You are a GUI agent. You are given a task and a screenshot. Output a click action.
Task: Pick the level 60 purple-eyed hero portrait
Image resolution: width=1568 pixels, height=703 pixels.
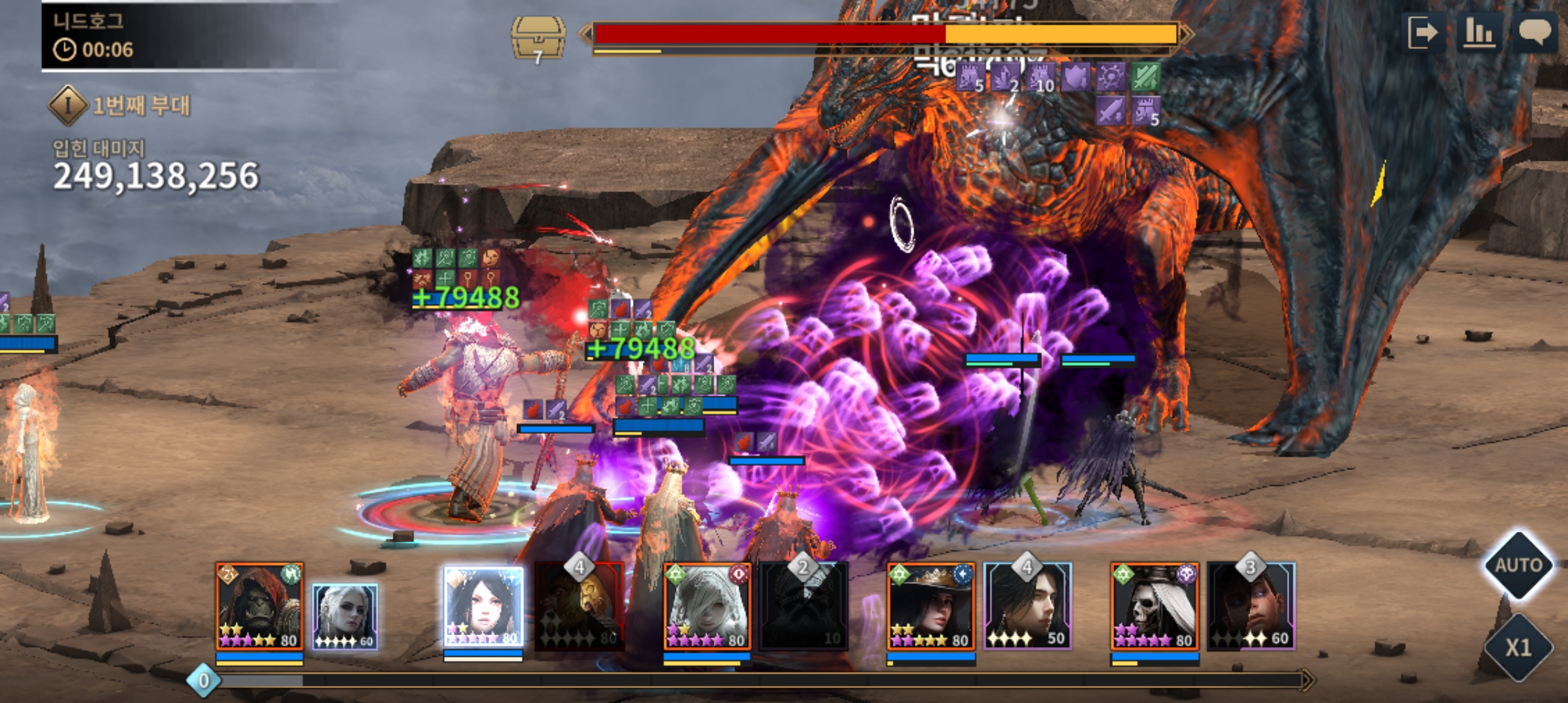point(1252,608)
